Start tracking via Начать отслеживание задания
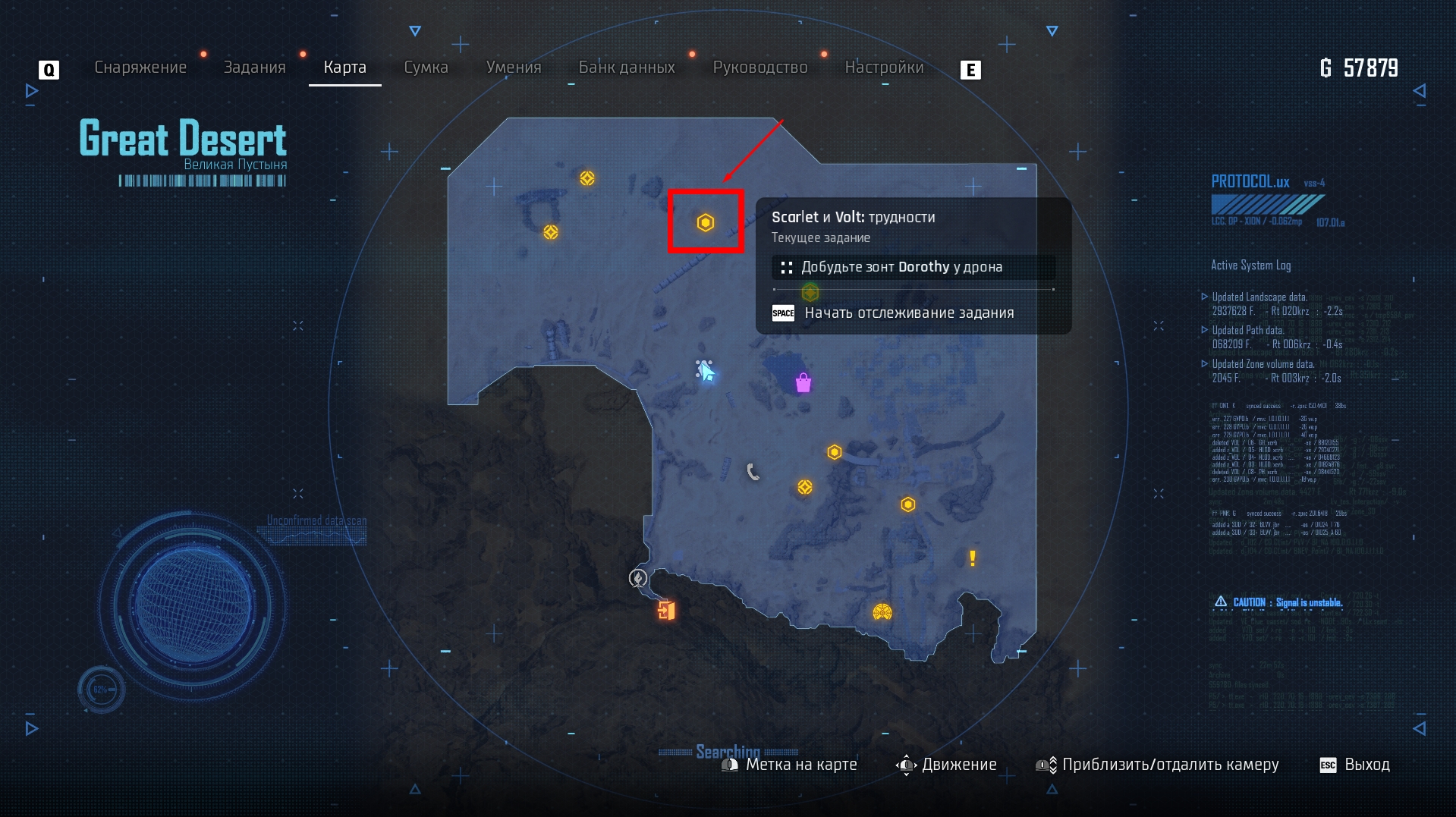Screen dimensions: 1456x817 pyautogui.click(x=908, y=313)
